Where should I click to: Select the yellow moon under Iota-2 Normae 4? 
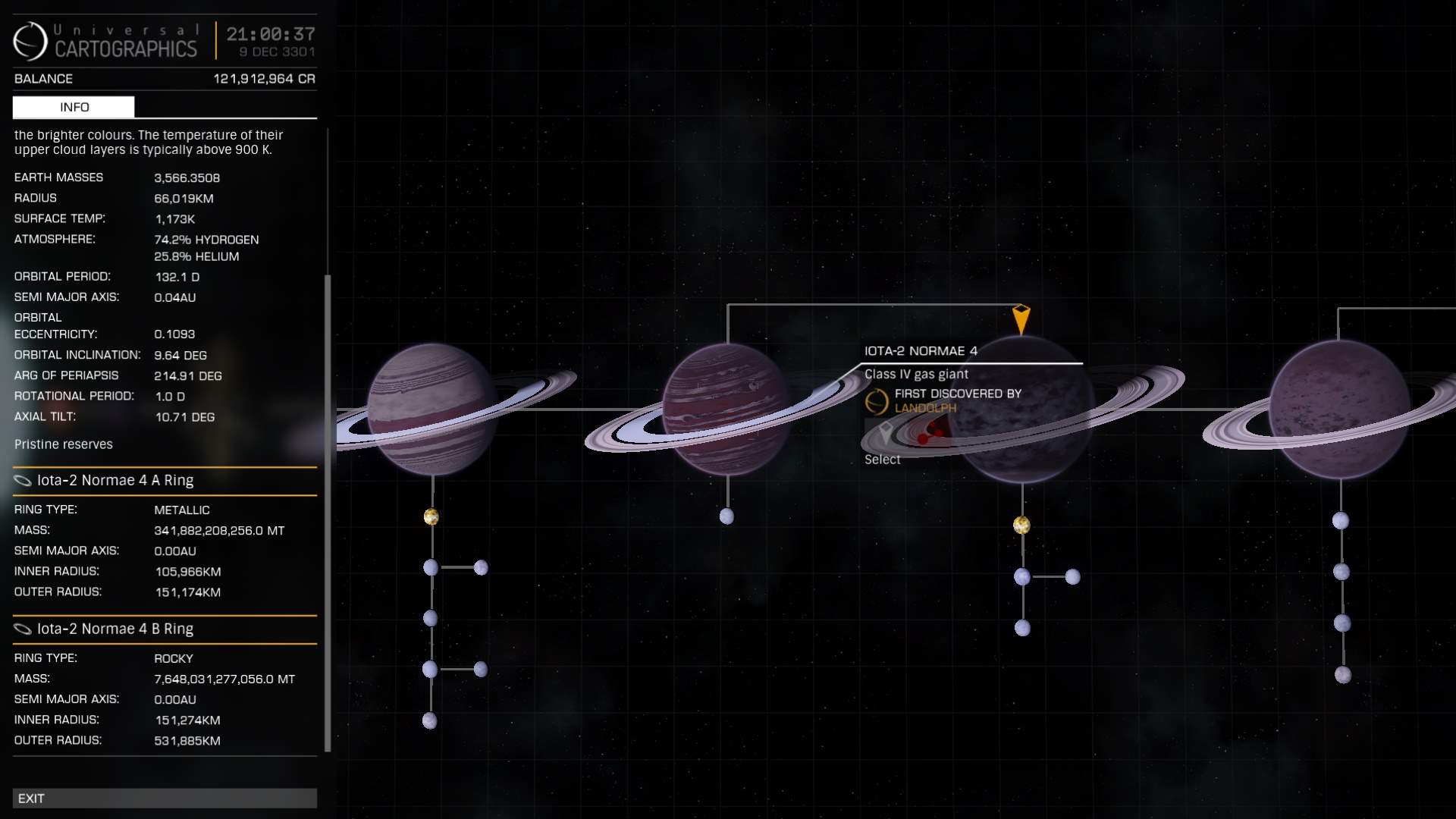[x=1021, y=525]
